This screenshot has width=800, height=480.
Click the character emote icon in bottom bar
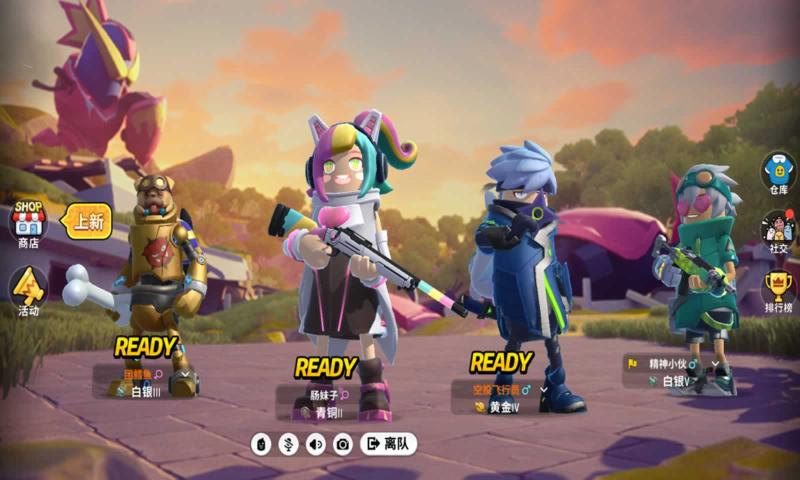coord(262,444)
